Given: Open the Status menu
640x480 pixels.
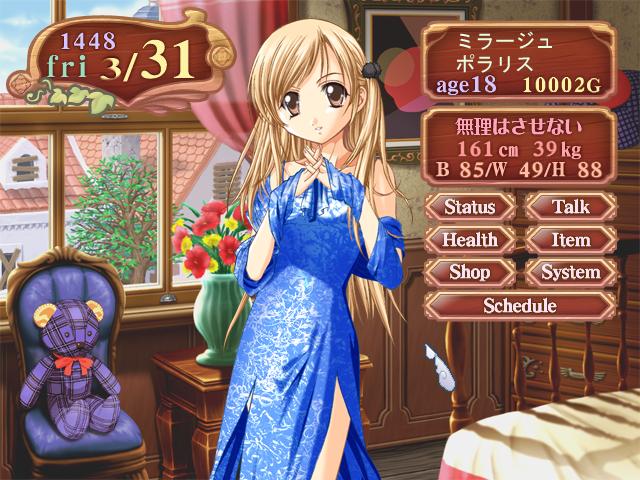Looking at the screenshot, I should point(470,208).
